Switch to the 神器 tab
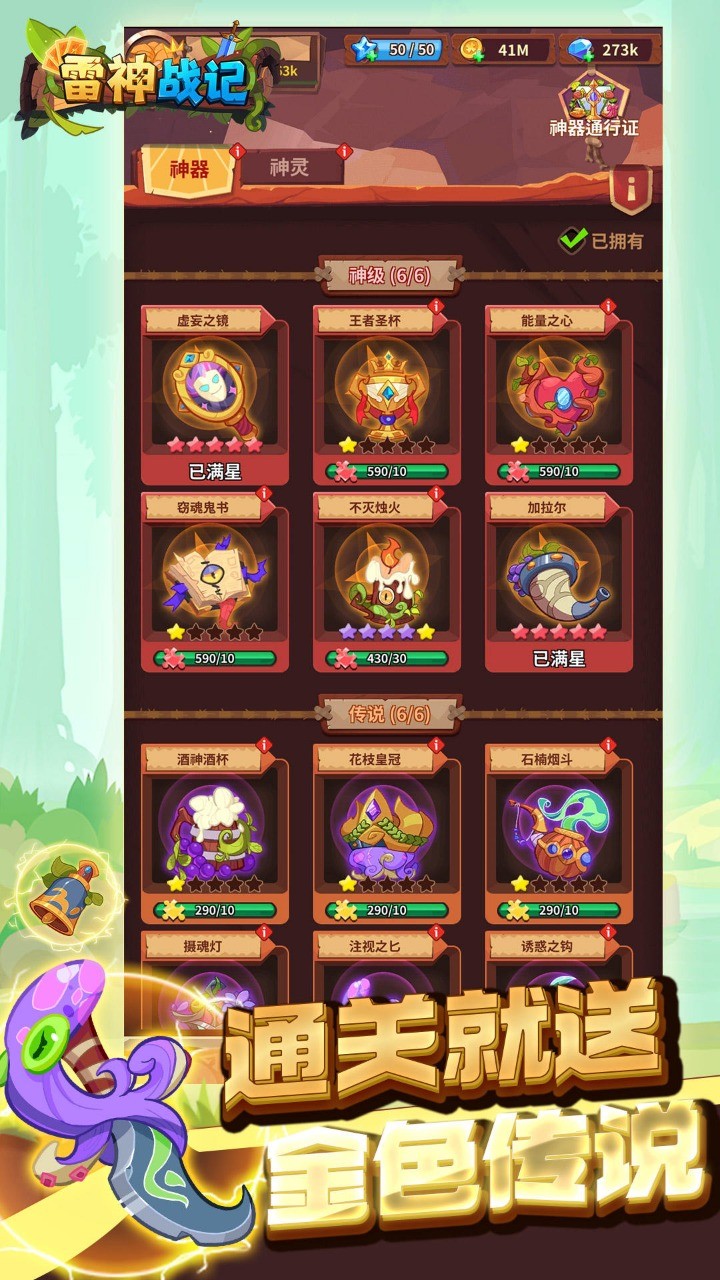 189,169
